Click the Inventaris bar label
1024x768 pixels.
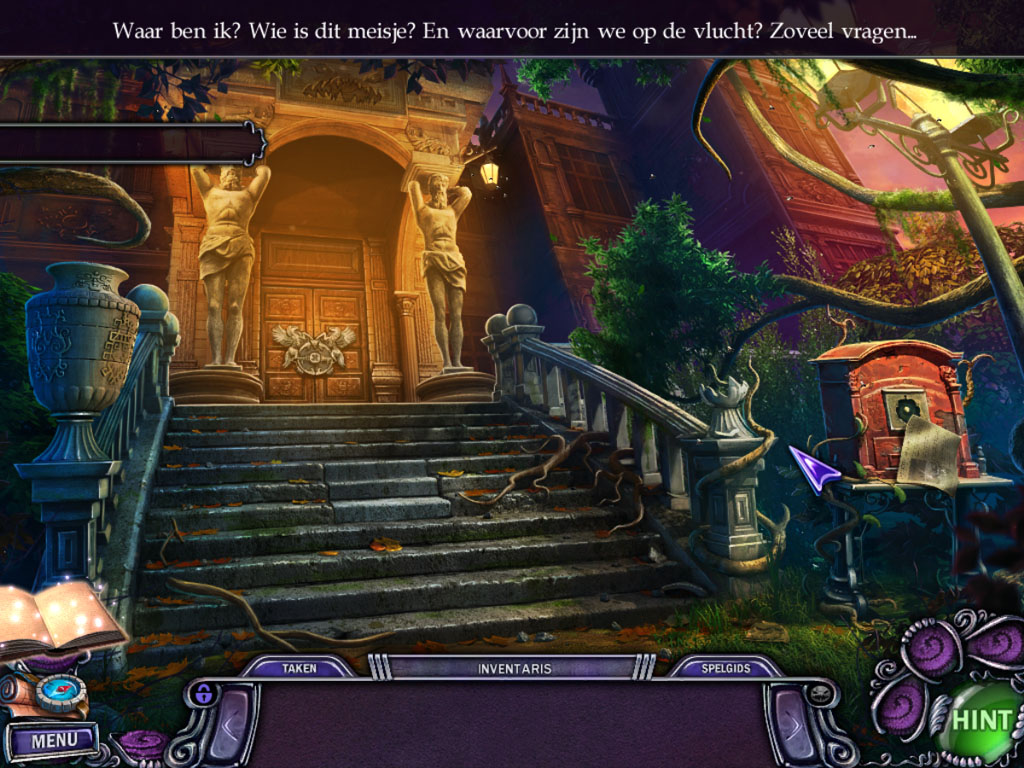514,668
